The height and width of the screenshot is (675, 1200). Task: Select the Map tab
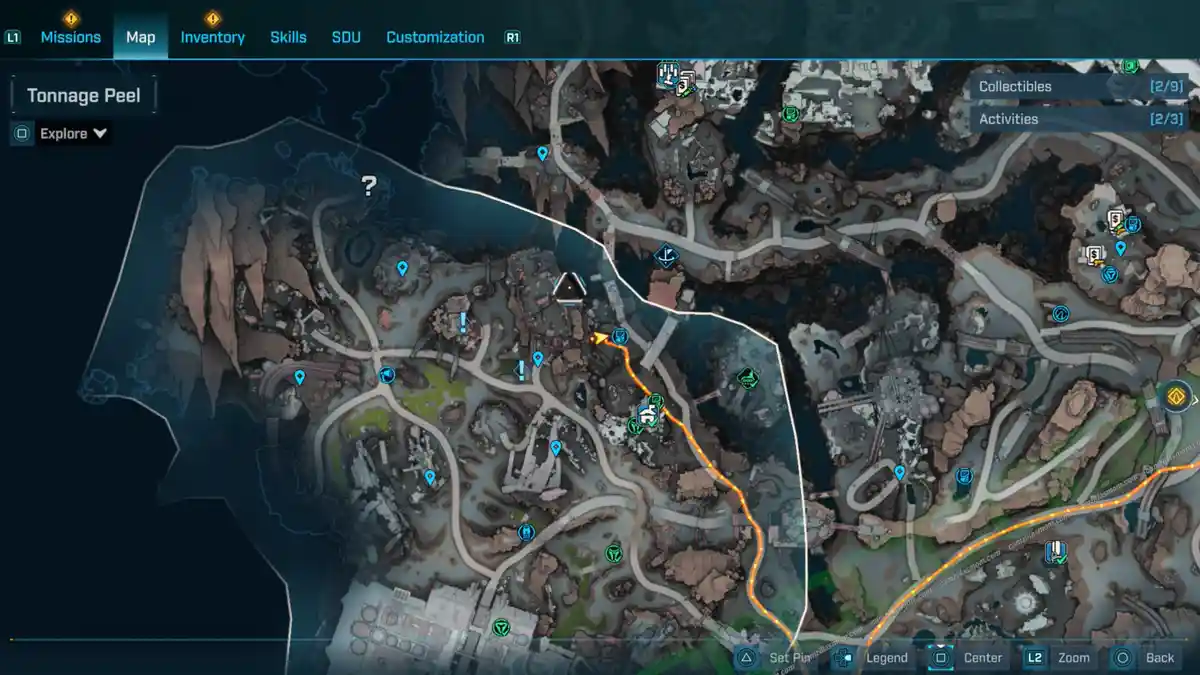pos(140,37)
